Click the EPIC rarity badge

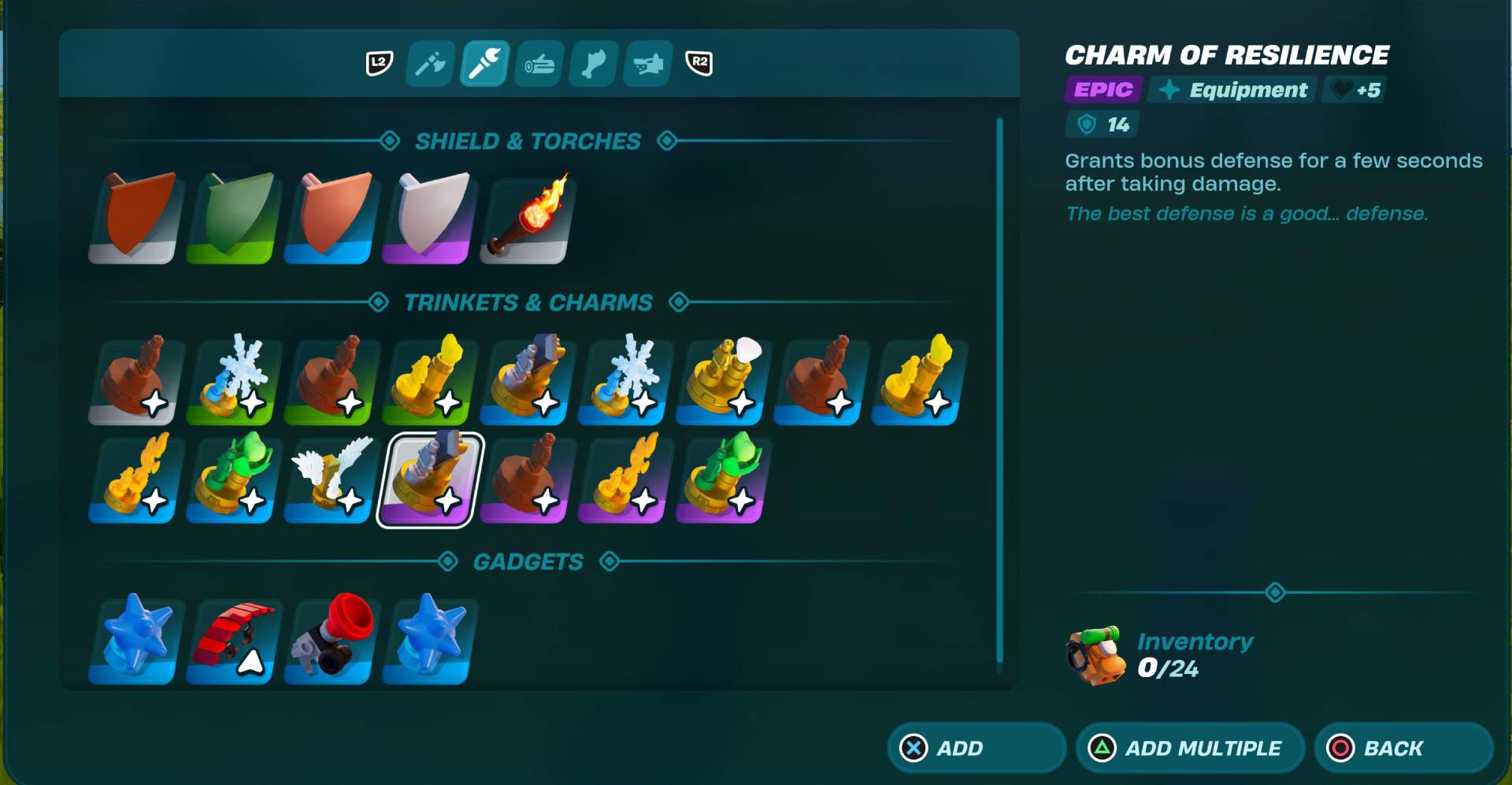[1101, 90]
